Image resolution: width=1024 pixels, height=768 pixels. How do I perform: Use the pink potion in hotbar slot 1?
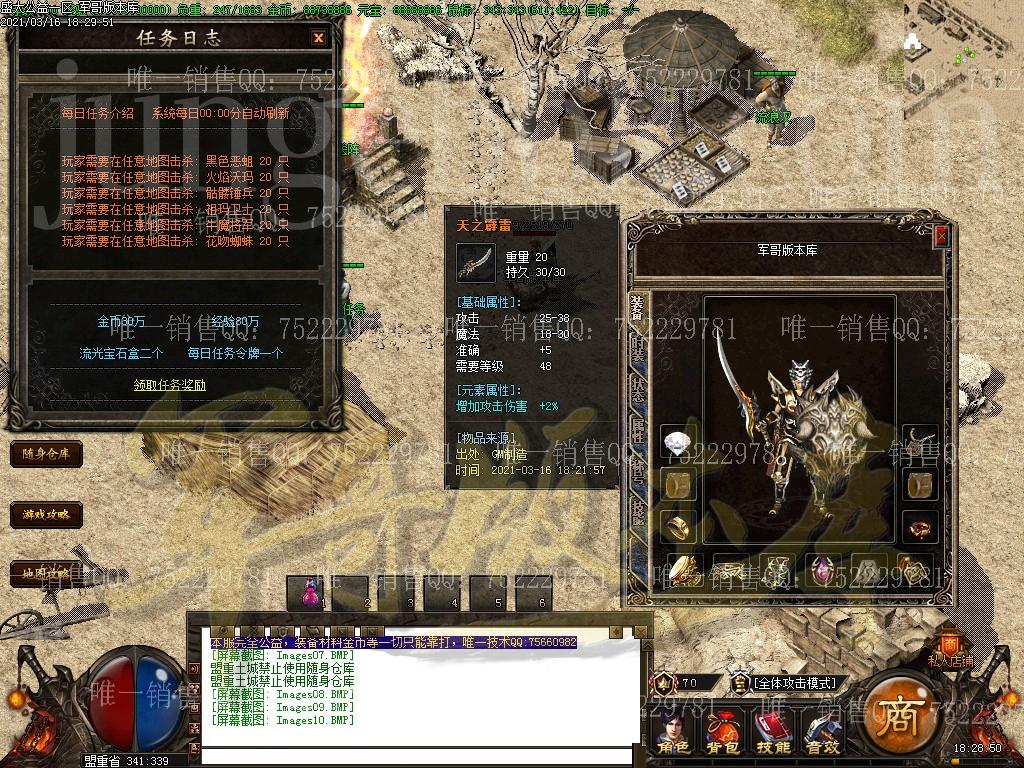click(x=308, y=592)
